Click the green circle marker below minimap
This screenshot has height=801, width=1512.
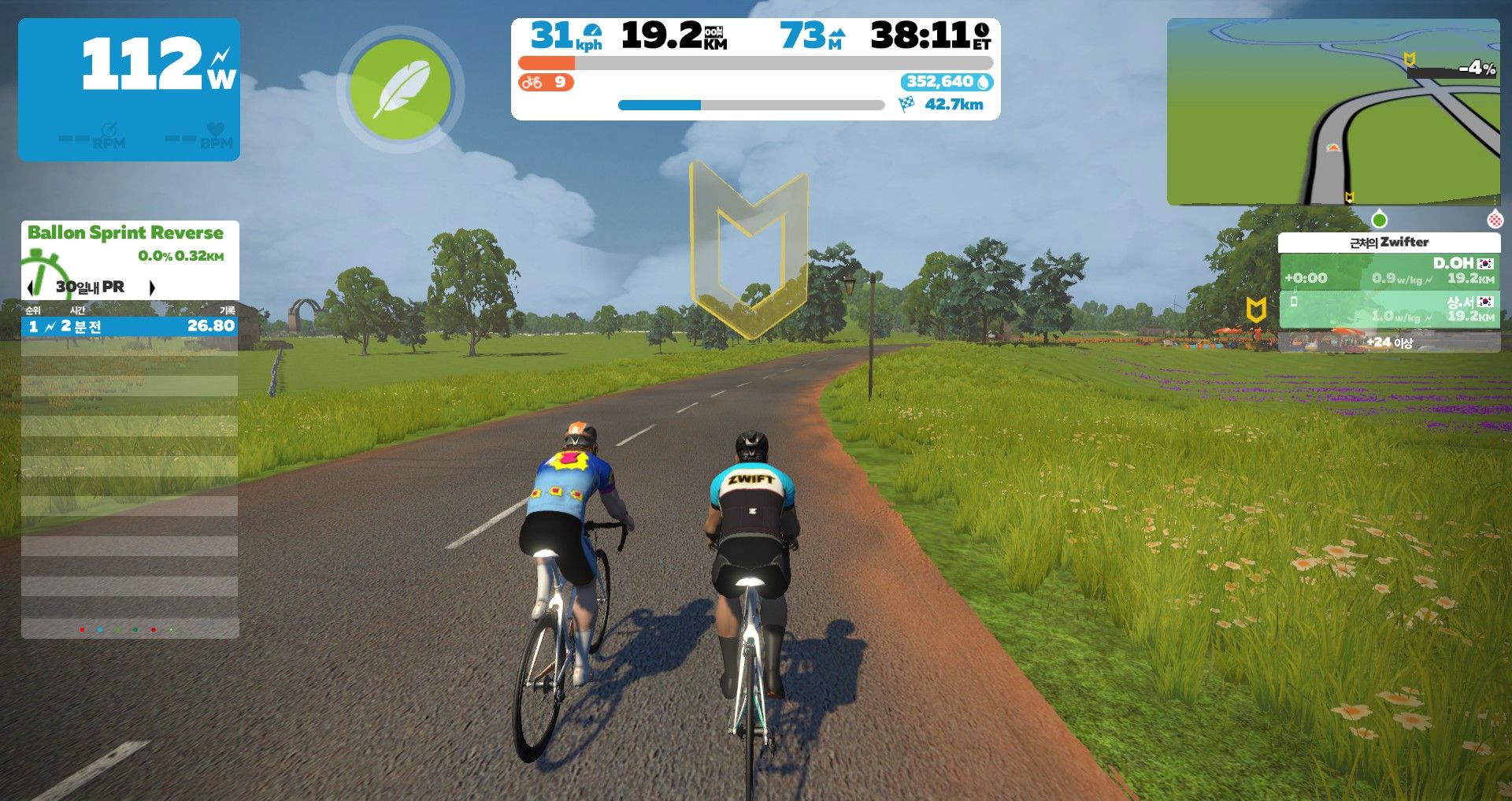tap(1379, 219)
